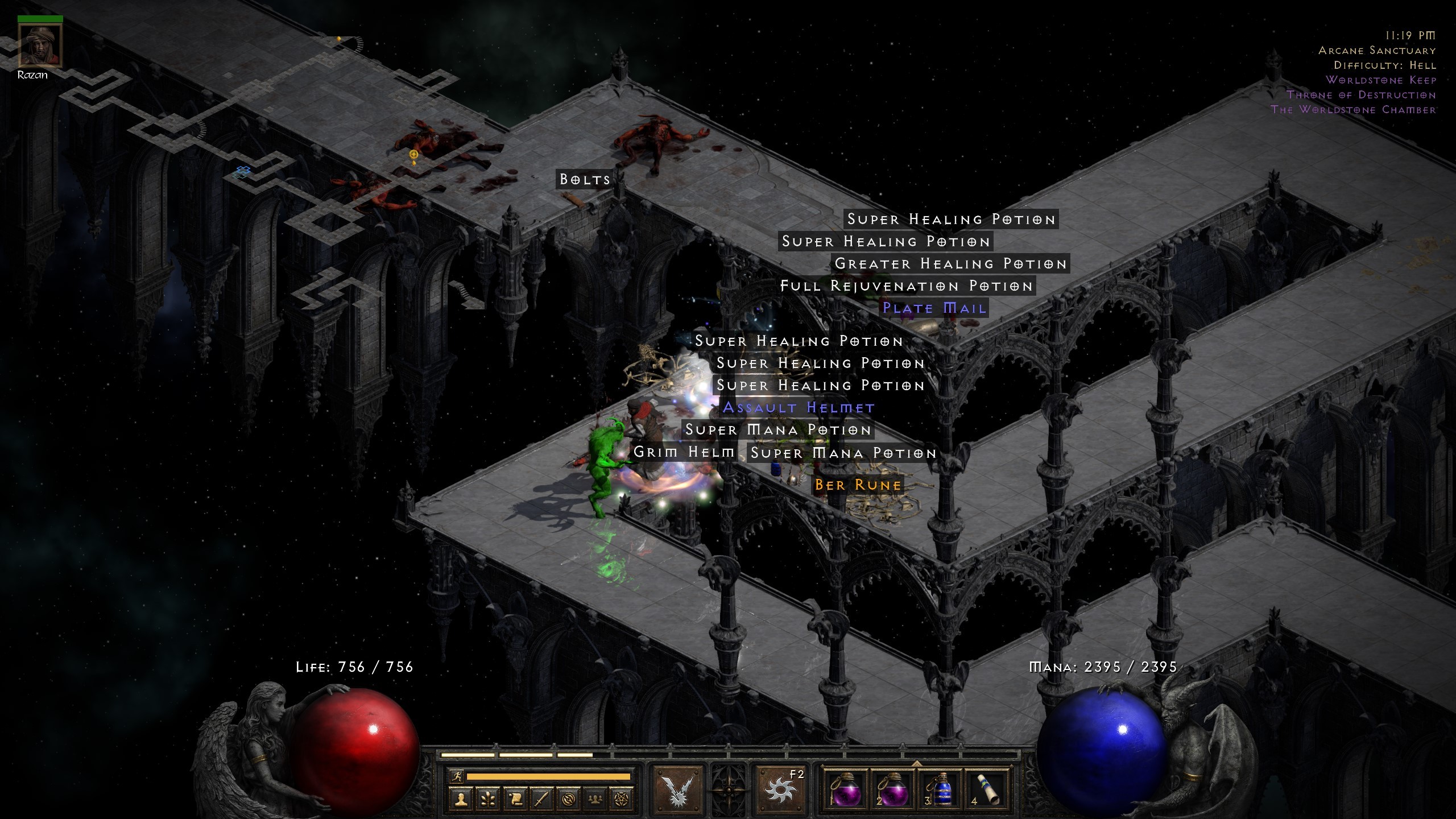Viewport: 1456px width, 819px height.
Task: Pick up the Ber Rune item label
Action: (x=858, y=485)
